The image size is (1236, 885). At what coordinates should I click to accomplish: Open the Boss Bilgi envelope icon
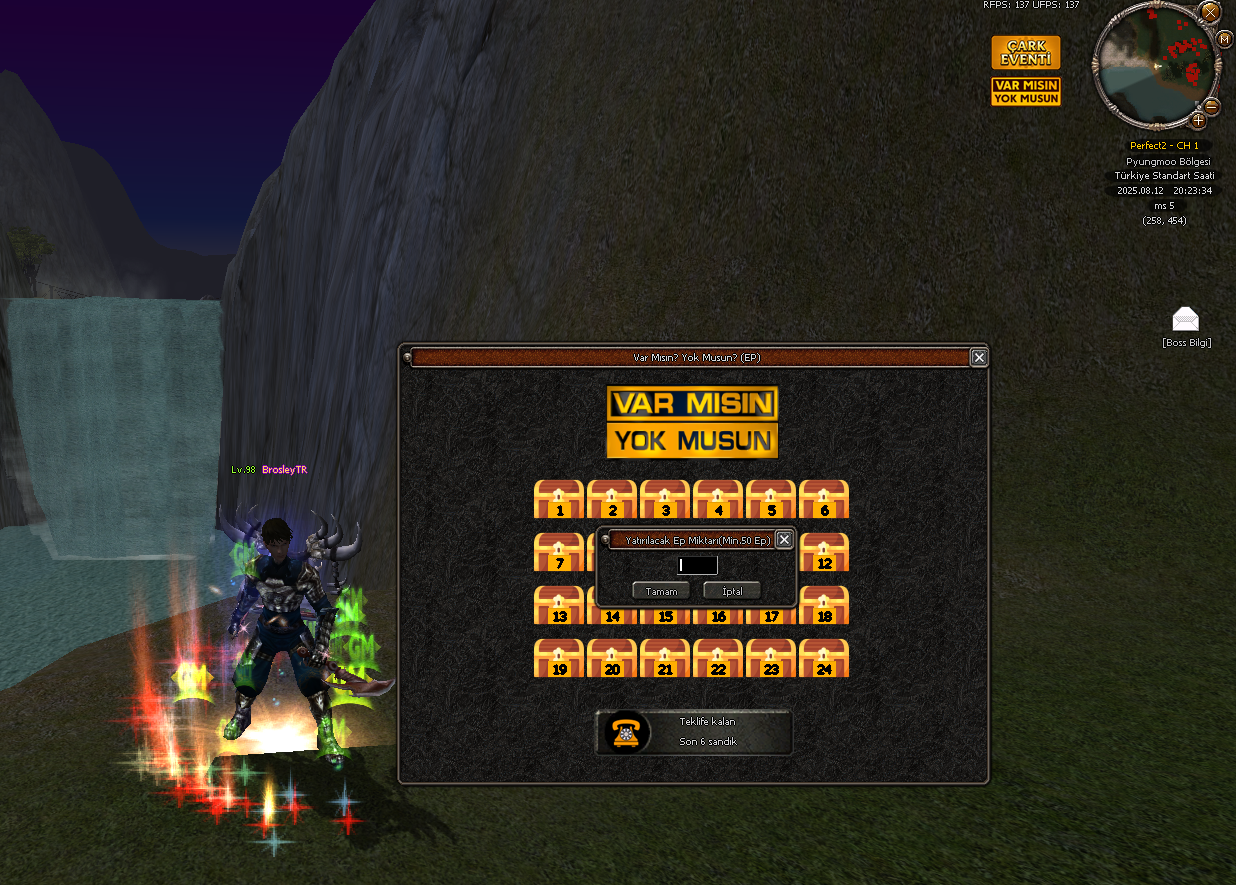click(x=1186, y=320)
